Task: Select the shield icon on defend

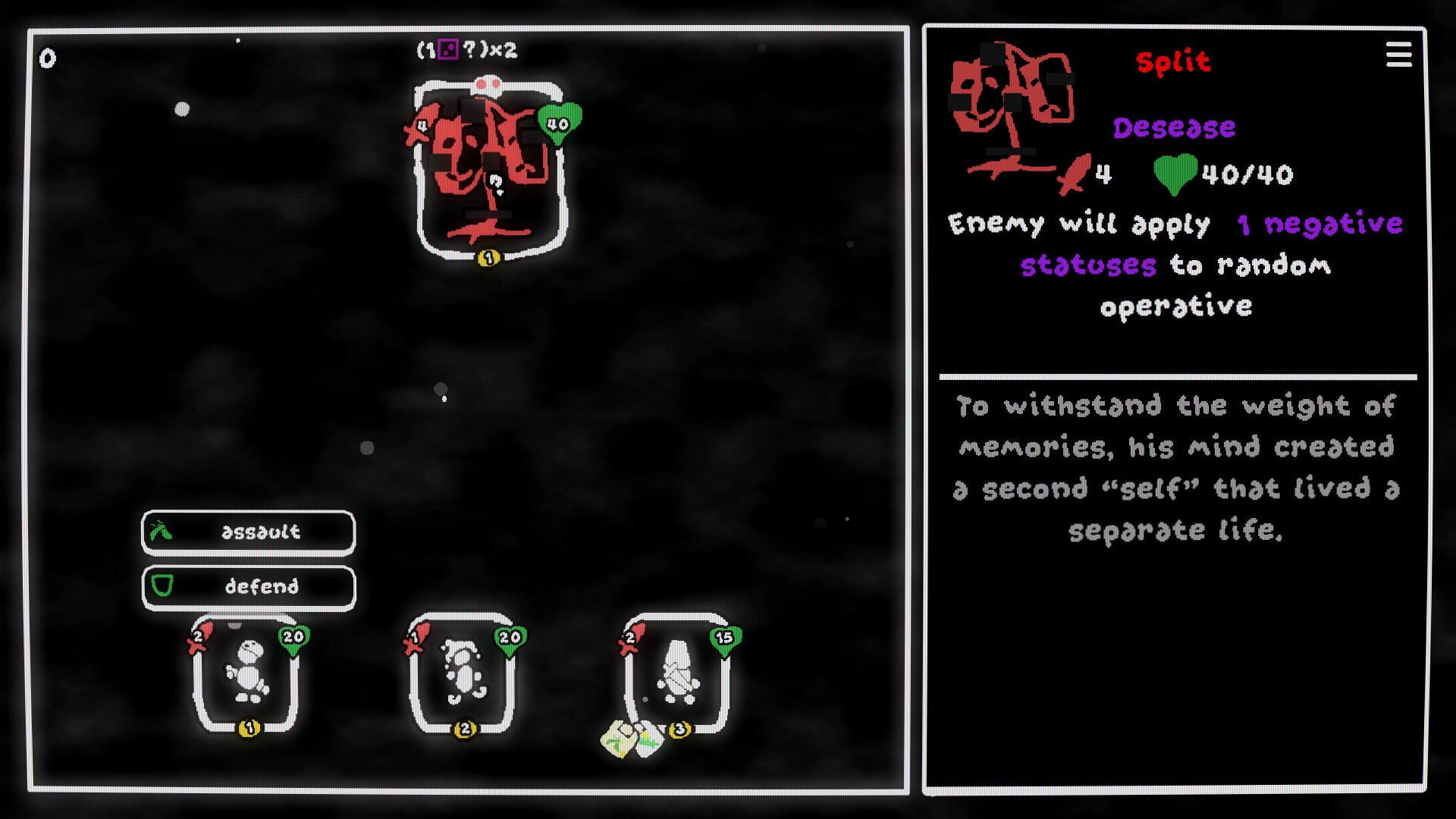Action: coord(162,586)
